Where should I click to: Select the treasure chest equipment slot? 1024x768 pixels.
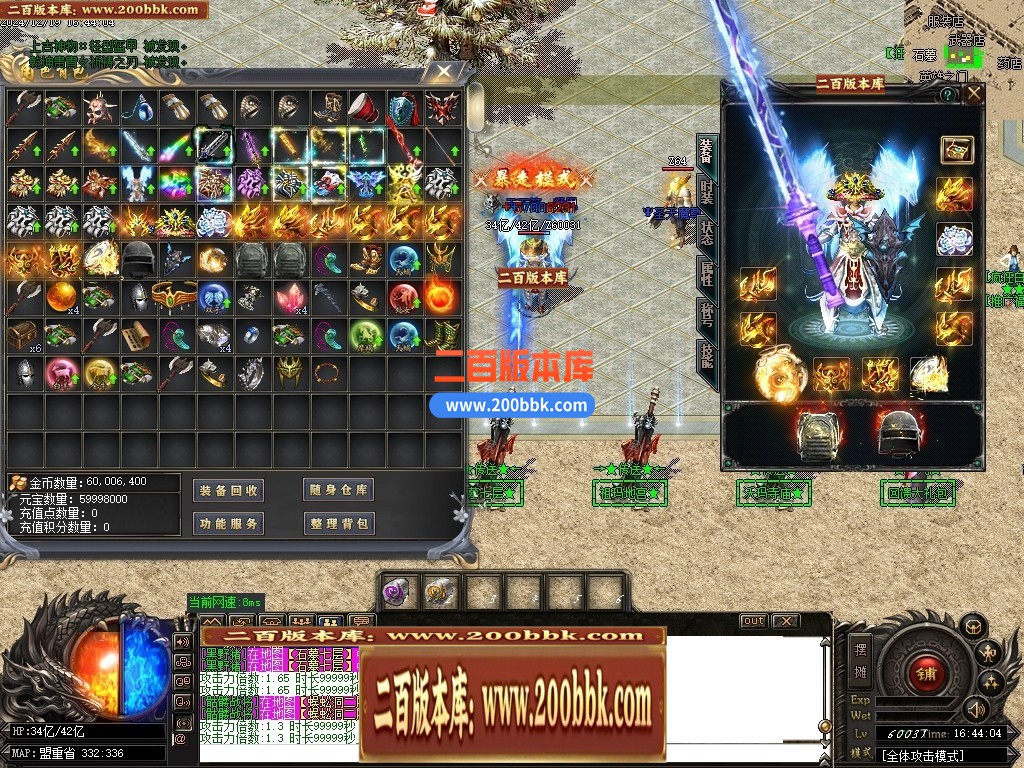click(957, 150)
